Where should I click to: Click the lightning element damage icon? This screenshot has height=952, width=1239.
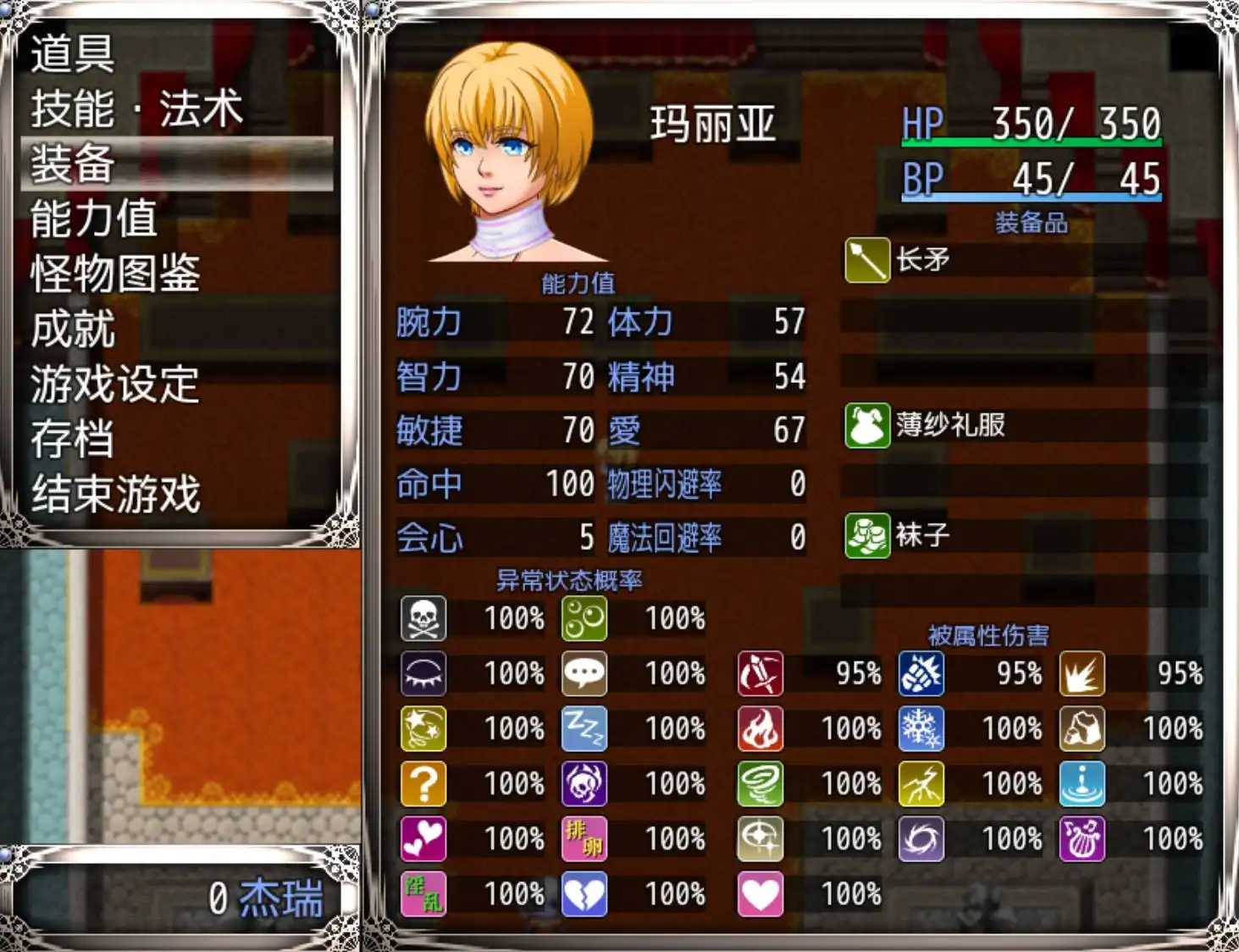click(921, 783)
